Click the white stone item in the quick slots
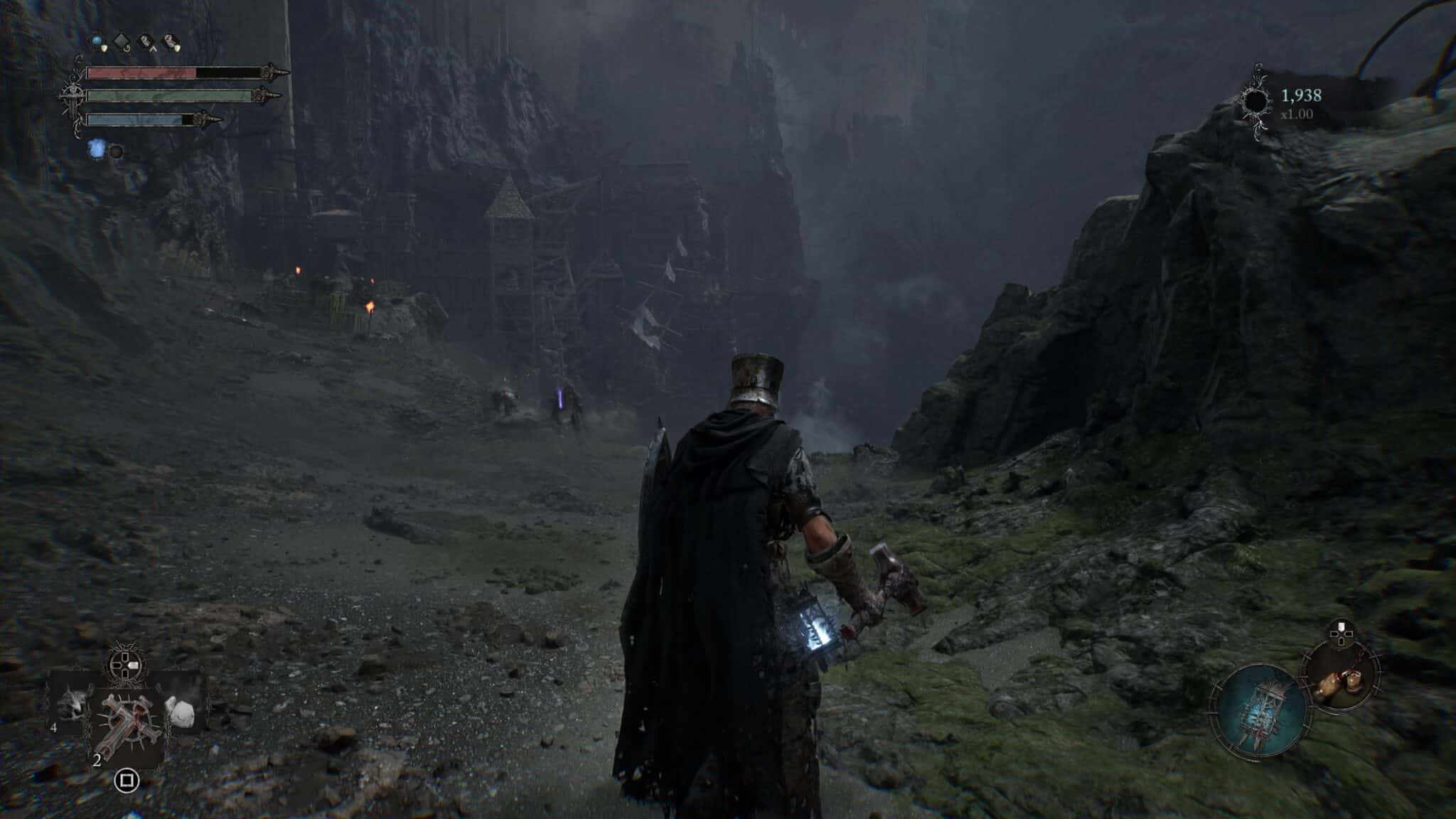Screen dimensions: 1456x819 (x=181, y=712)
